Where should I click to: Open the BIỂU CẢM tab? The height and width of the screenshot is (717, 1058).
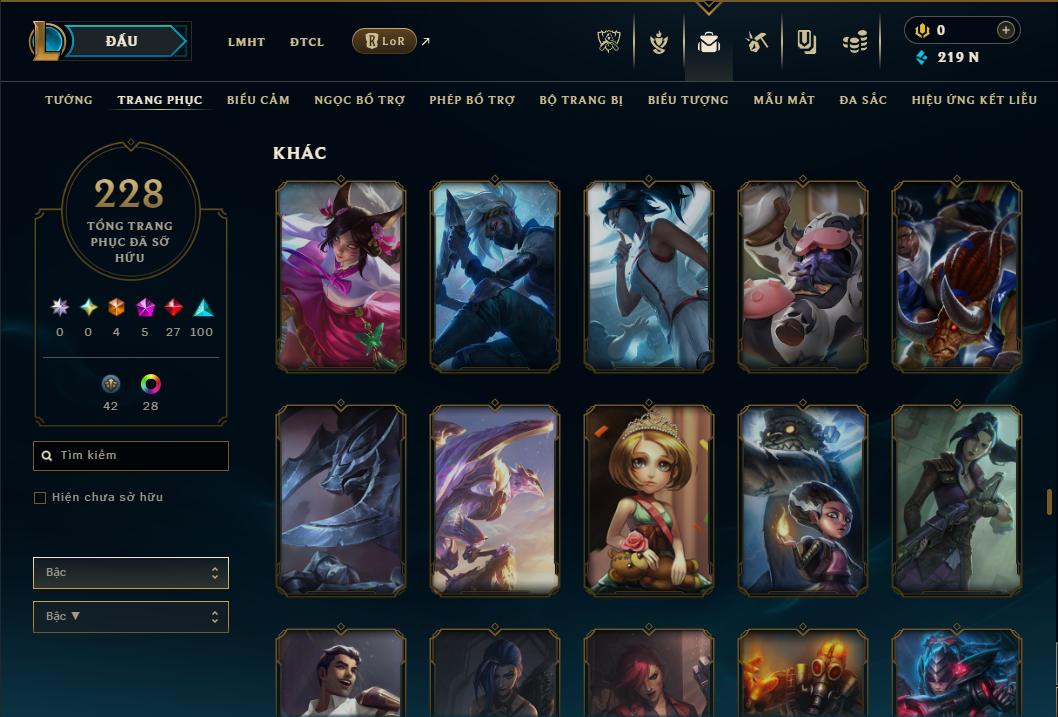click(x=258, y=100)
